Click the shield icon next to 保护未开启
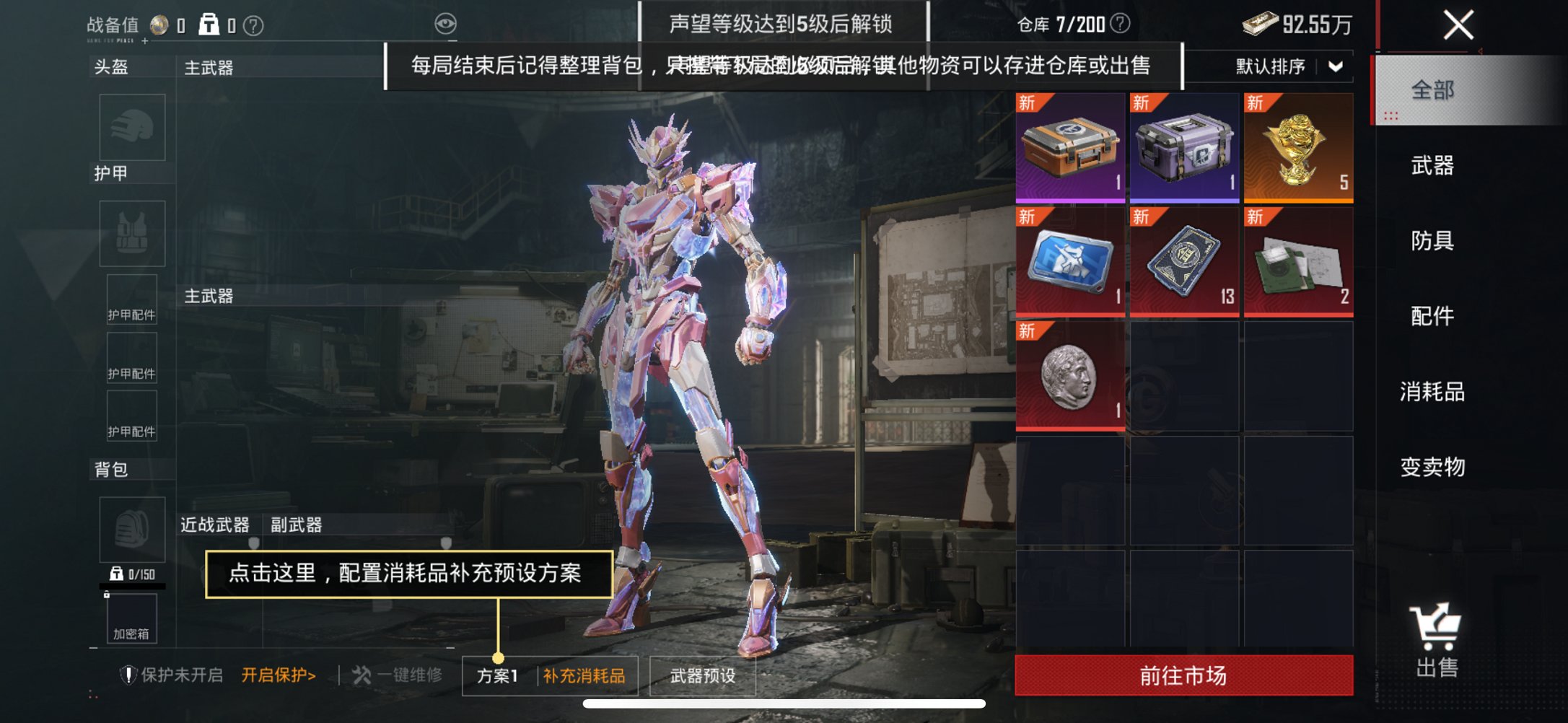This screenshot has height=723, width=1568. click(130, 674)
